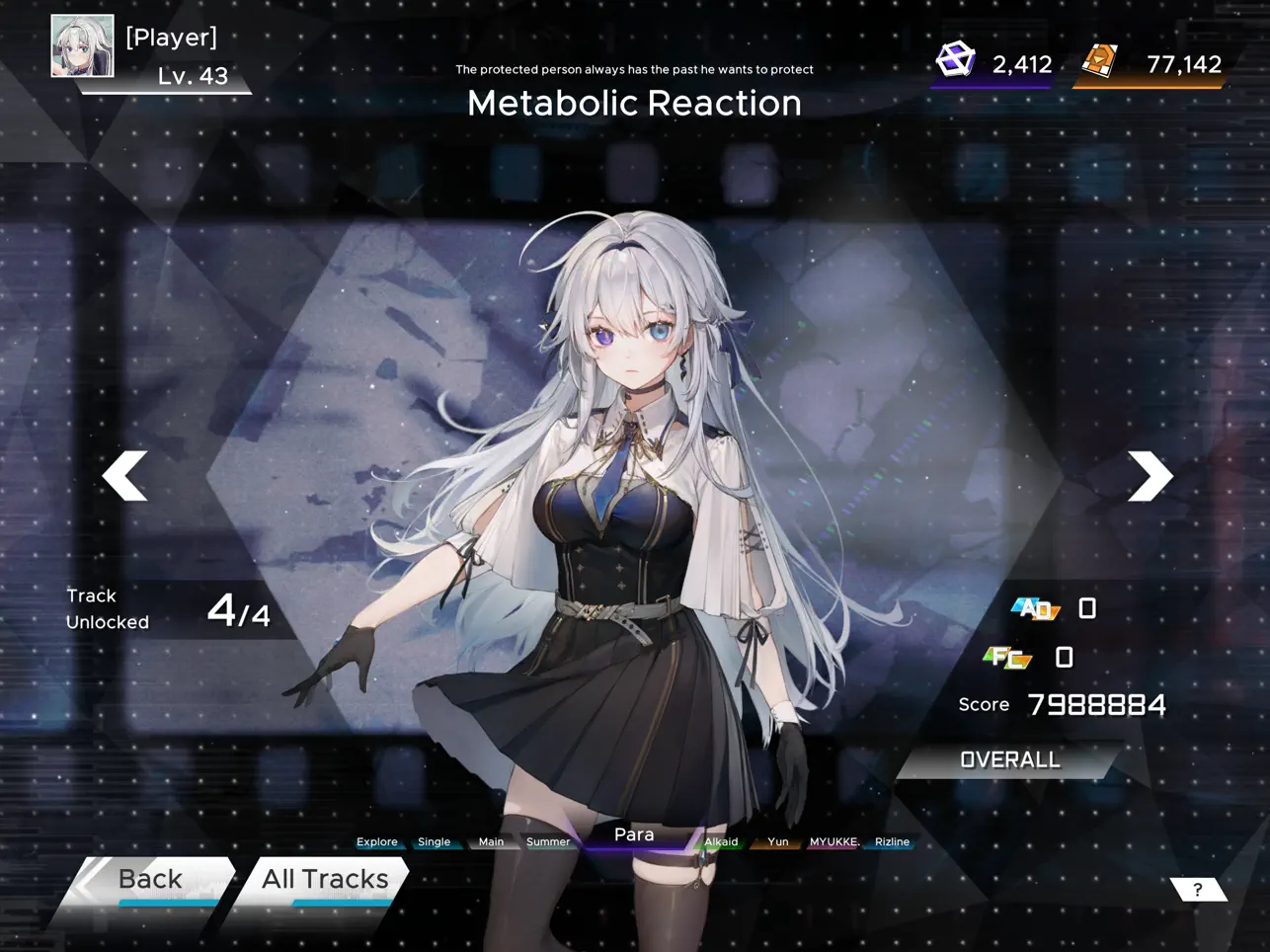Click the player avatar portrait
Image resolution: width=1270 pixels, height=952 pixels.
point(83,45)
